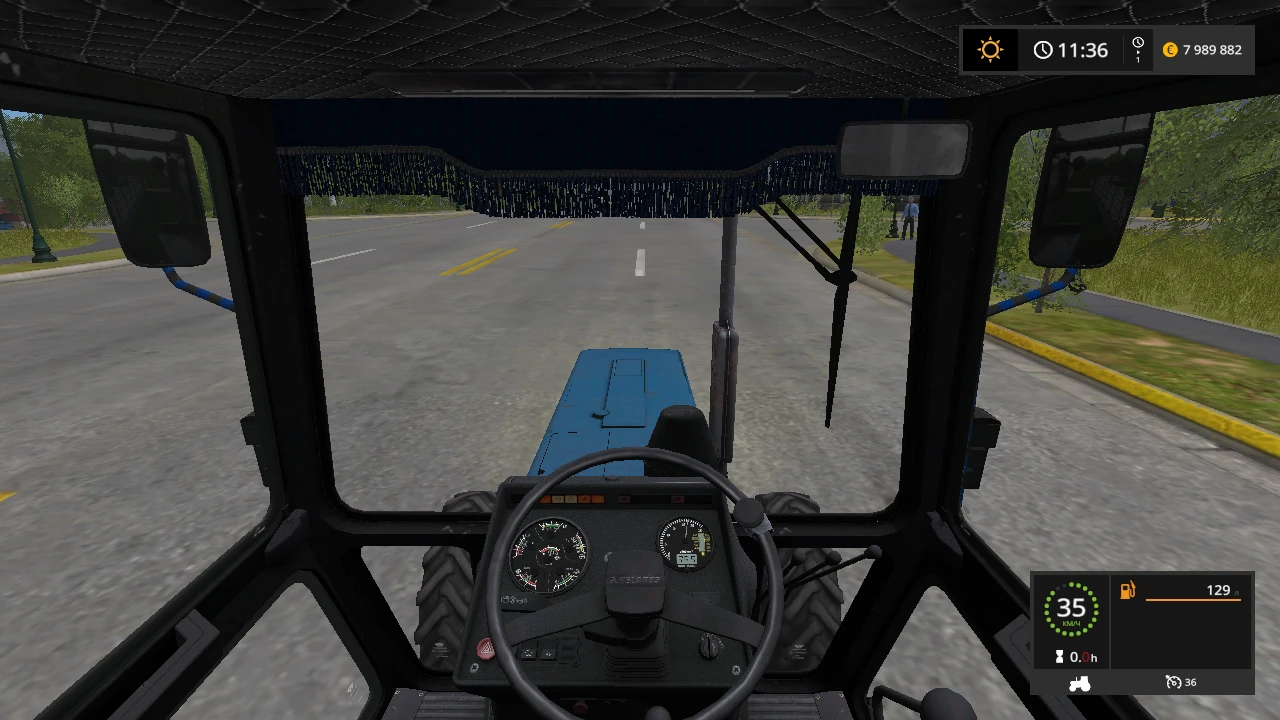Click the sun weather icon in HUD

pos(990,49)
